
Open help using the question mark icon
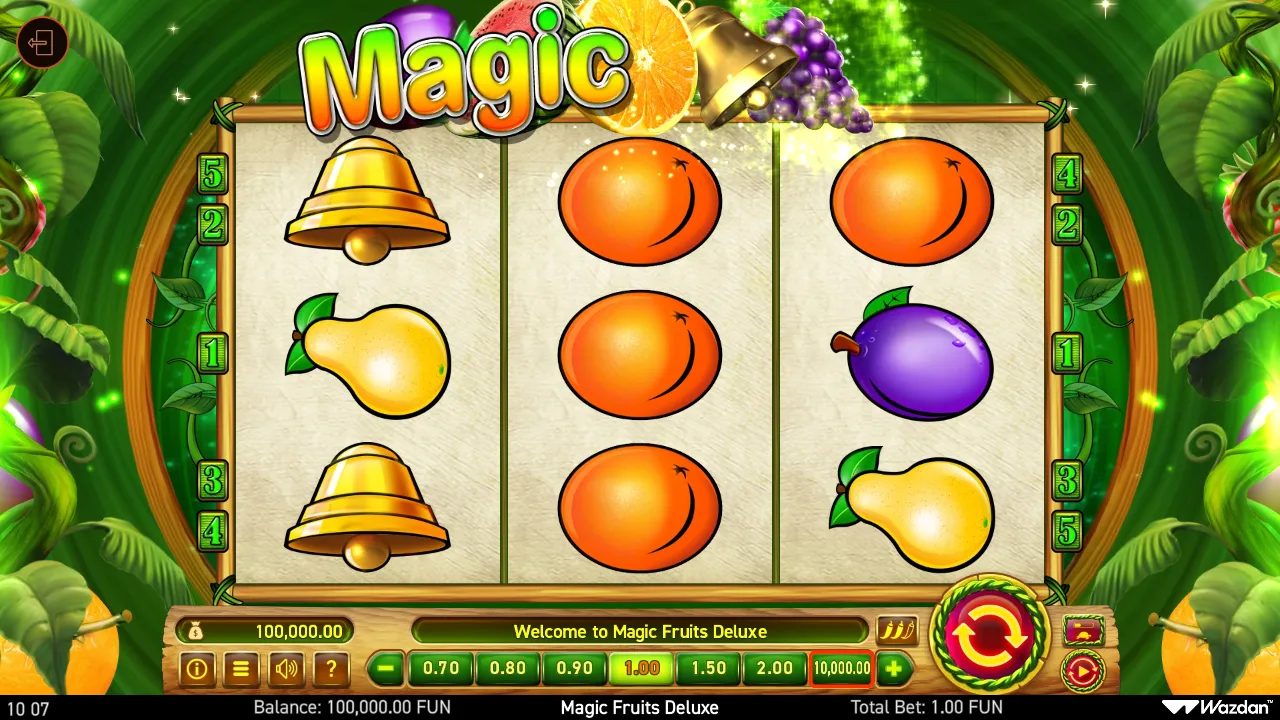click(330, 669)
